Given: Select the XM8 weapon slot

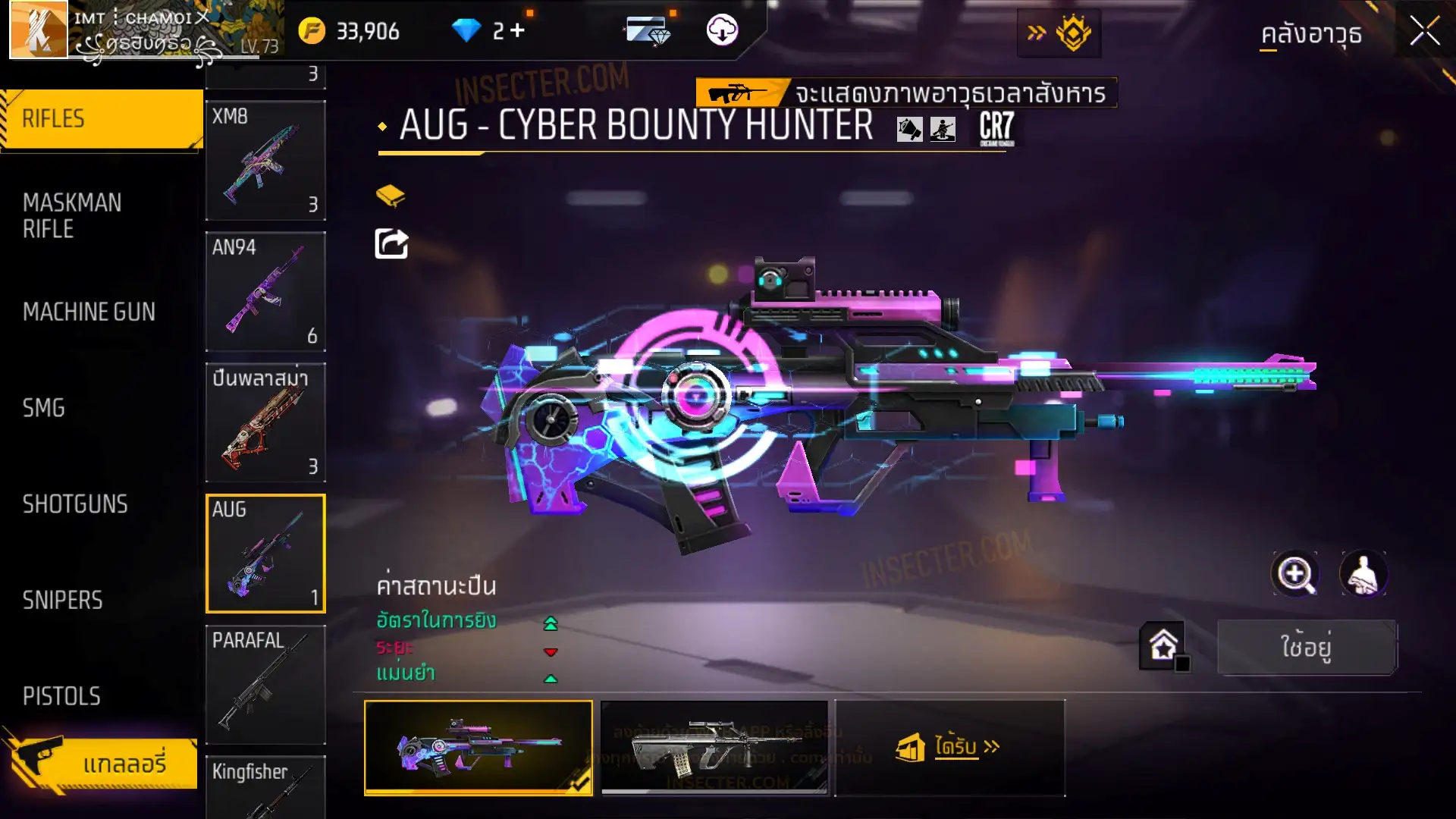Looking at the screenshot, I should click(x=265, y=161).
